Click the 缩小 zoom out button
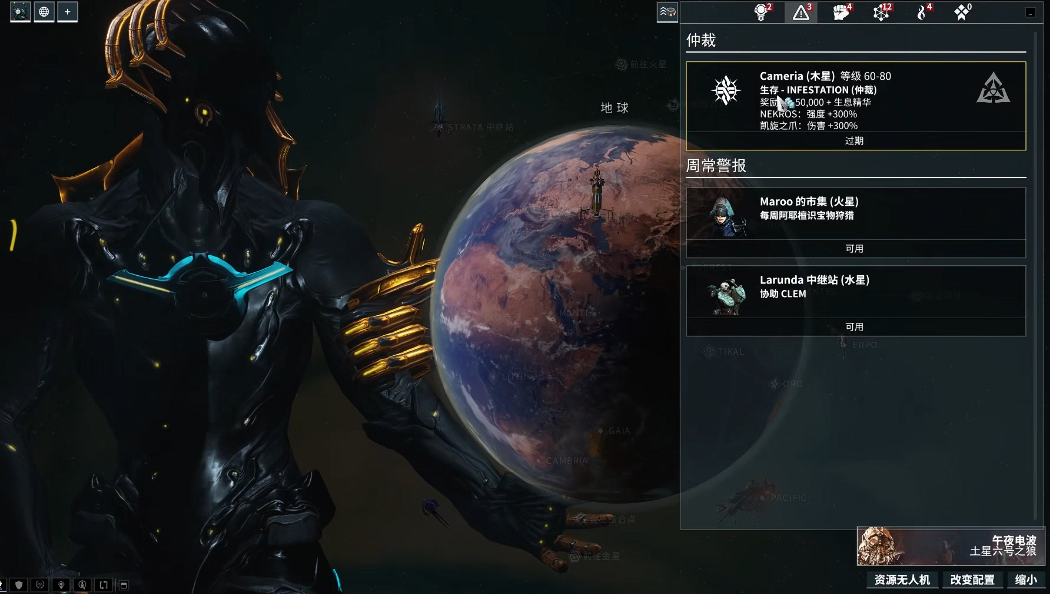This screenshot has width=1050, height=594. [1025, 580]
